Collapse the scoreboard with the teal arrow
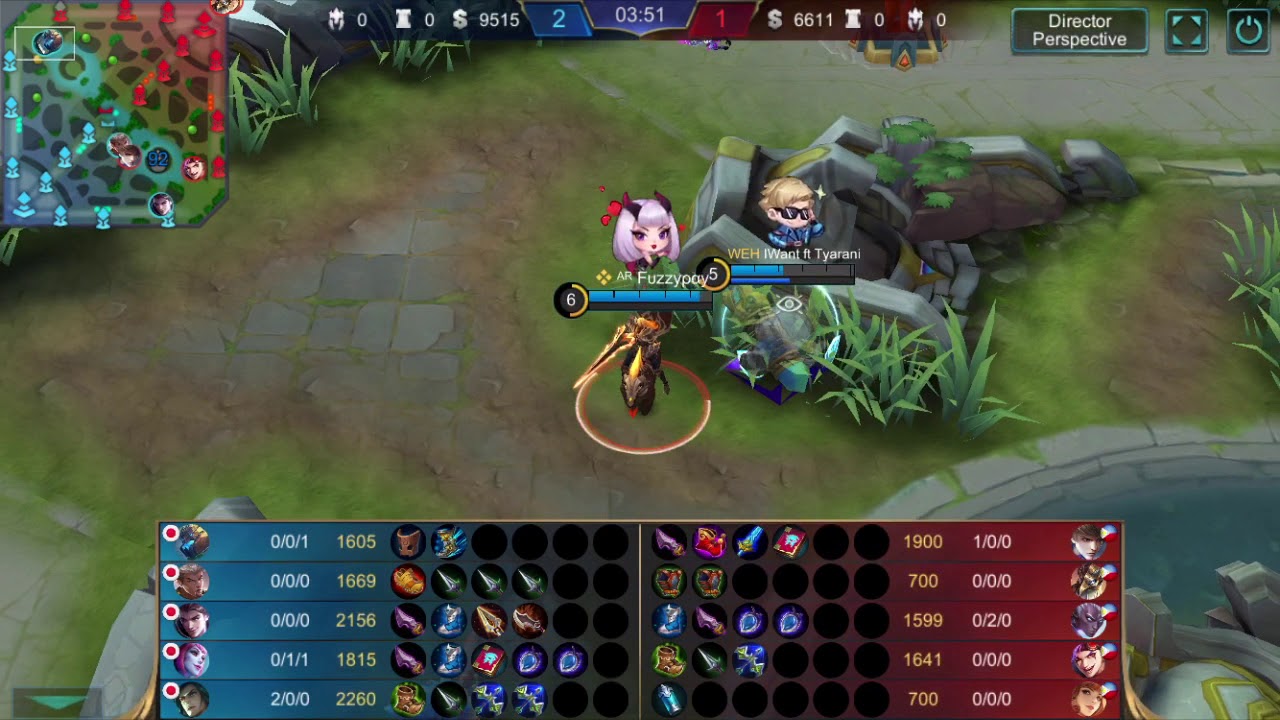Screen dimensions: 1280x720 click(x=57, y=703)
